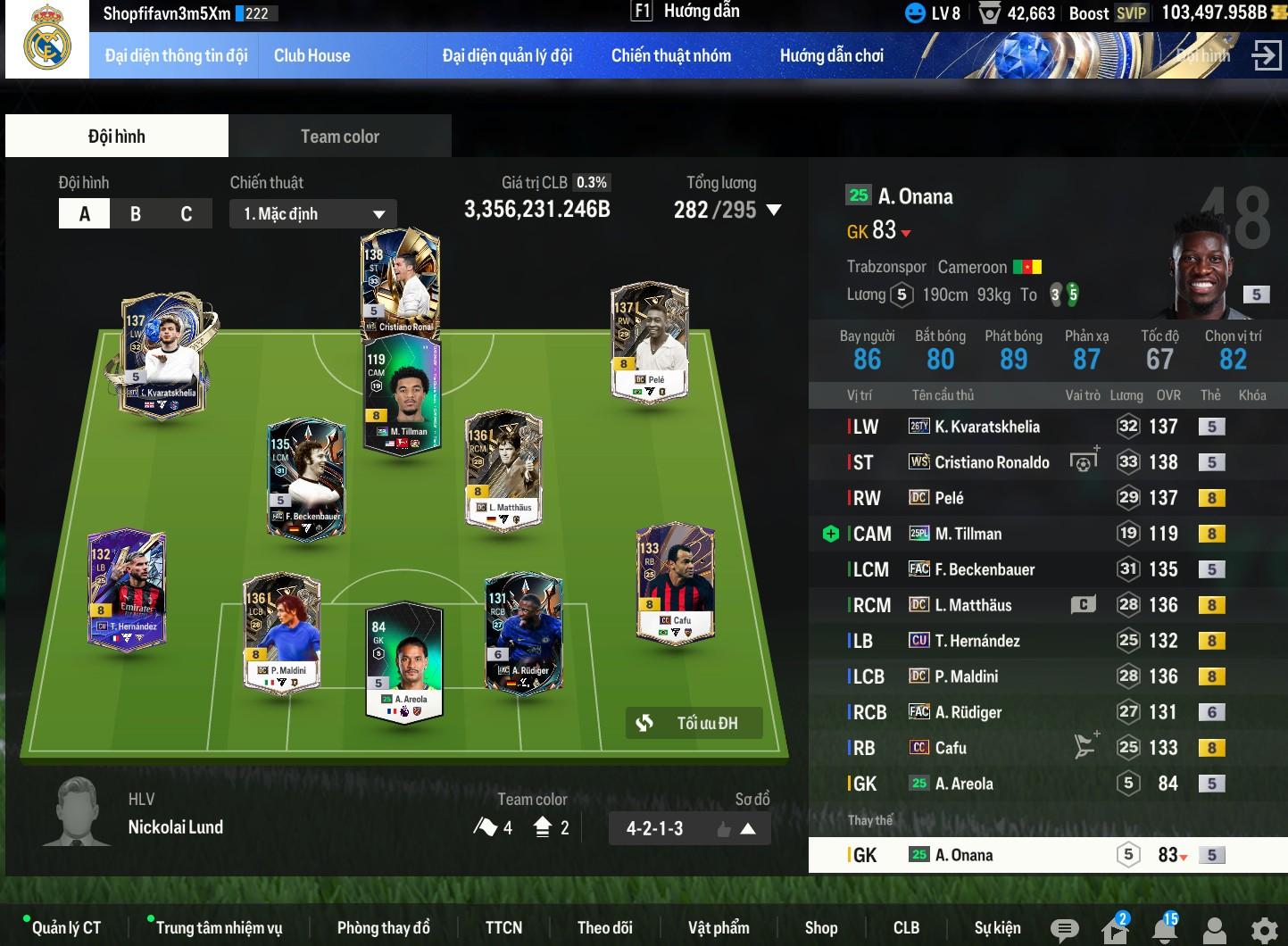Select the K. Kvaratskhelia list row
This screenshot has width=1288, height=946.
click(986, 427)
